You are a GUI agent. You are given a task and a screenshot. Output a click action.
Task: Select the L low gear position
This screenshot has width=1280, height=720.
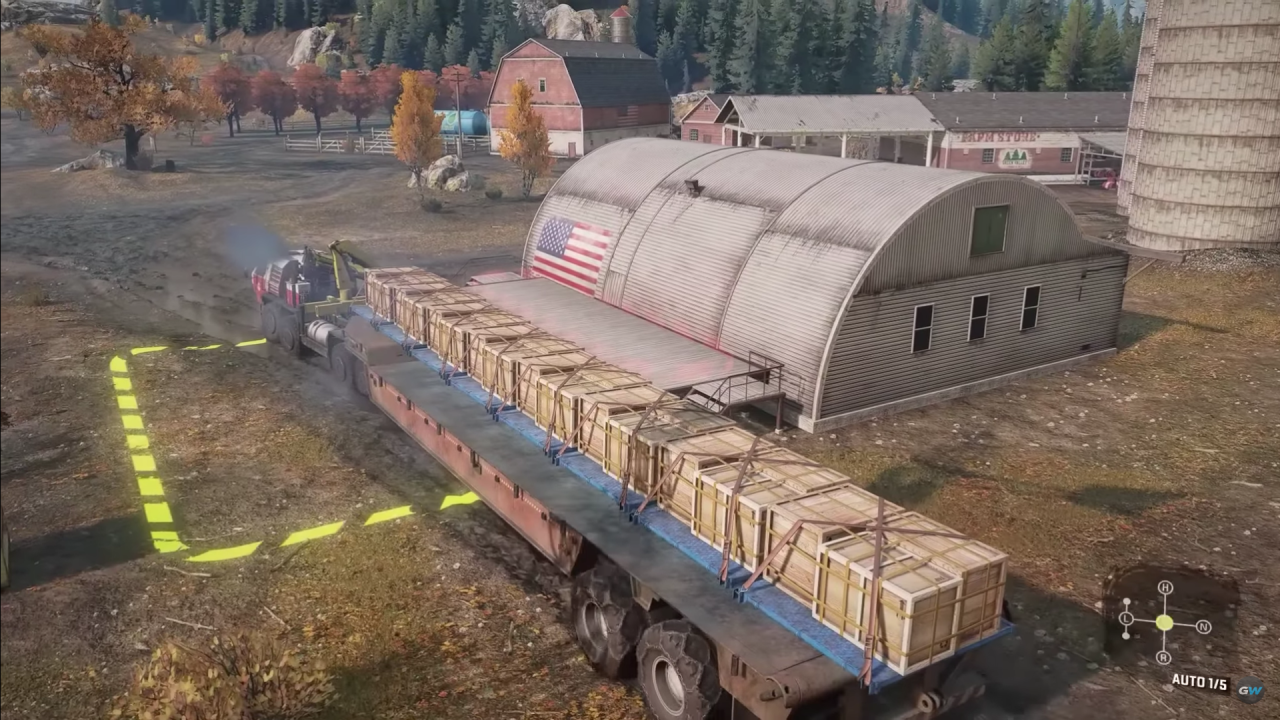[x=1126, y=619]
